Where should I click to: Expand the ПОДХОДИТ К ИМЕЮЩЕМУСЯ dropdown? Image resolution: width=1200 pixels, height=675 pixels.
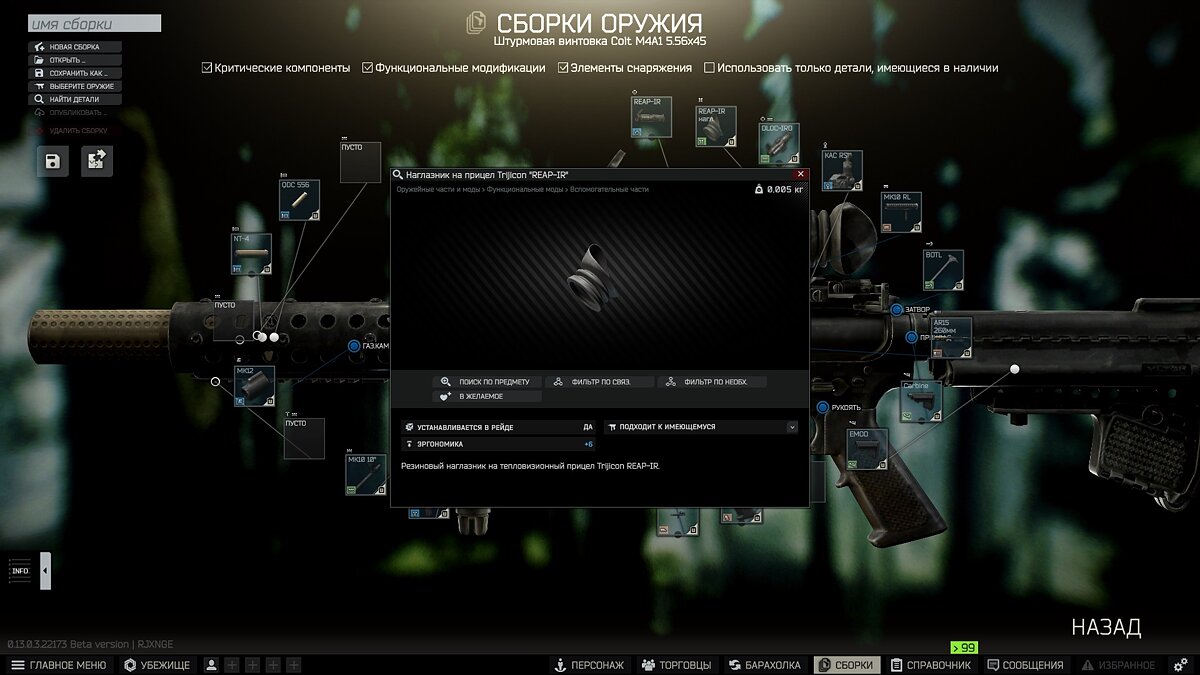pos(792,427)
